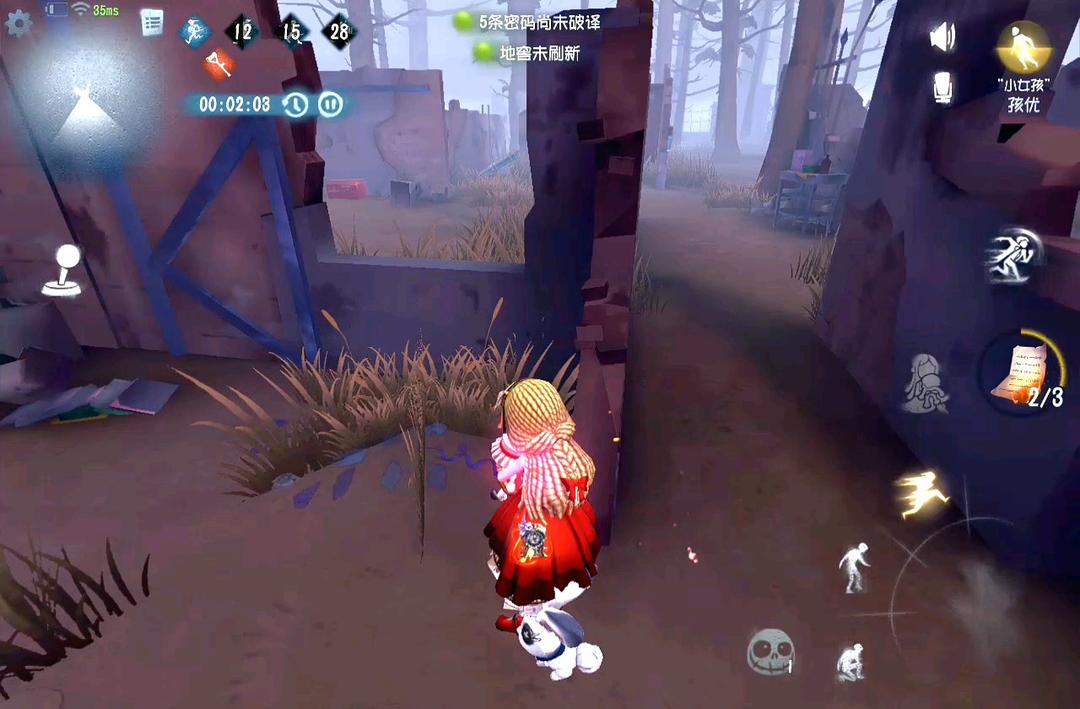The width and height of the screenshot is (1080, 709).
Task: Use the letter scroll item skill
Action: click(x=1020, y=370)
